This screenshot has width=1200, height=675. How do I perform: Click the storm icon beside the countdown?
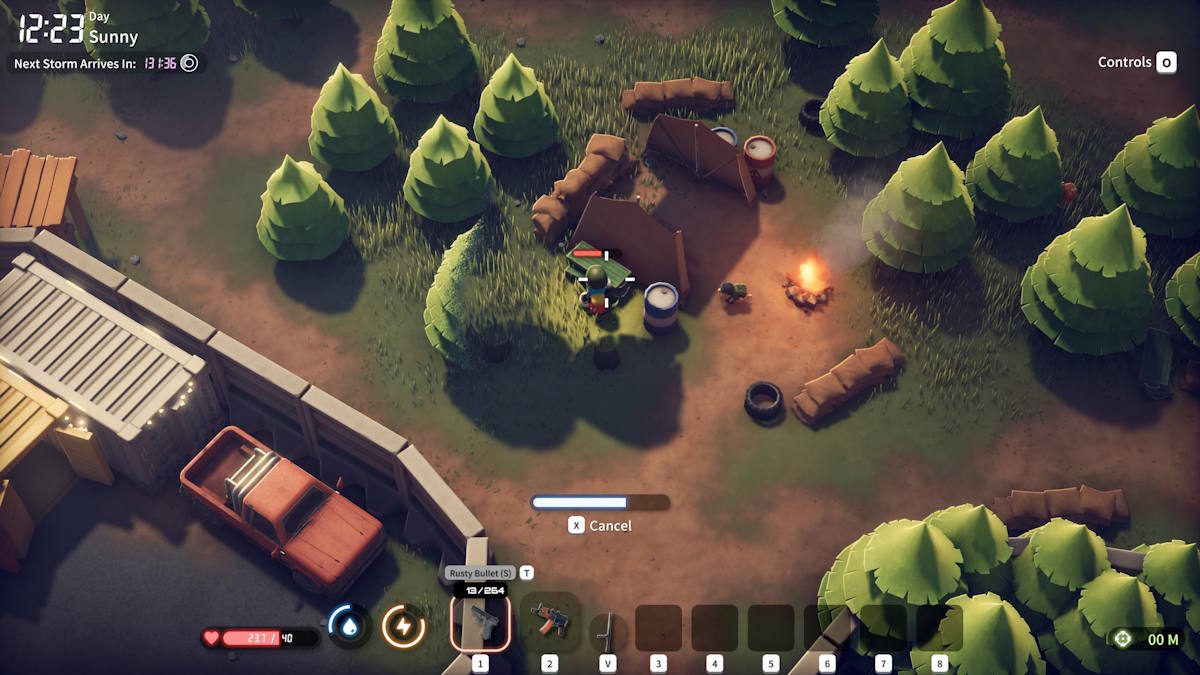pos(189,63)
